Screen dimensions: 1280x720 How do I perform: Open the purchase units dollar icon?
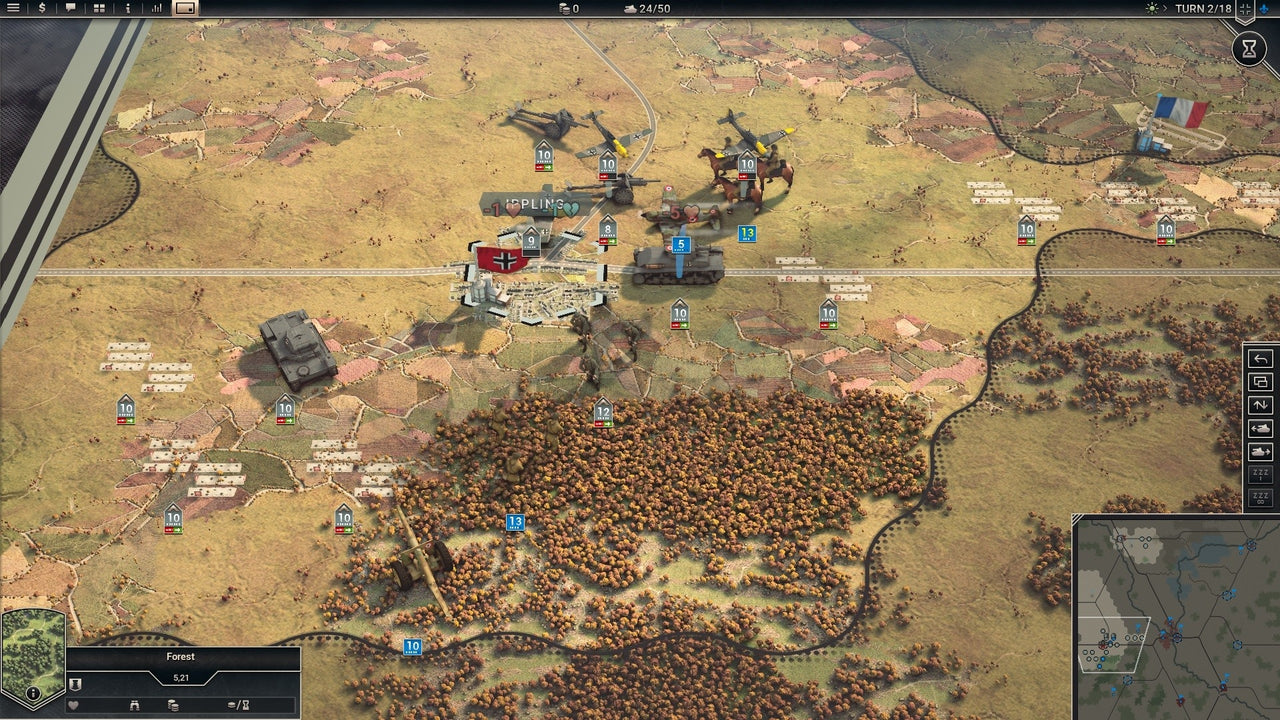(x=41, y=9)
